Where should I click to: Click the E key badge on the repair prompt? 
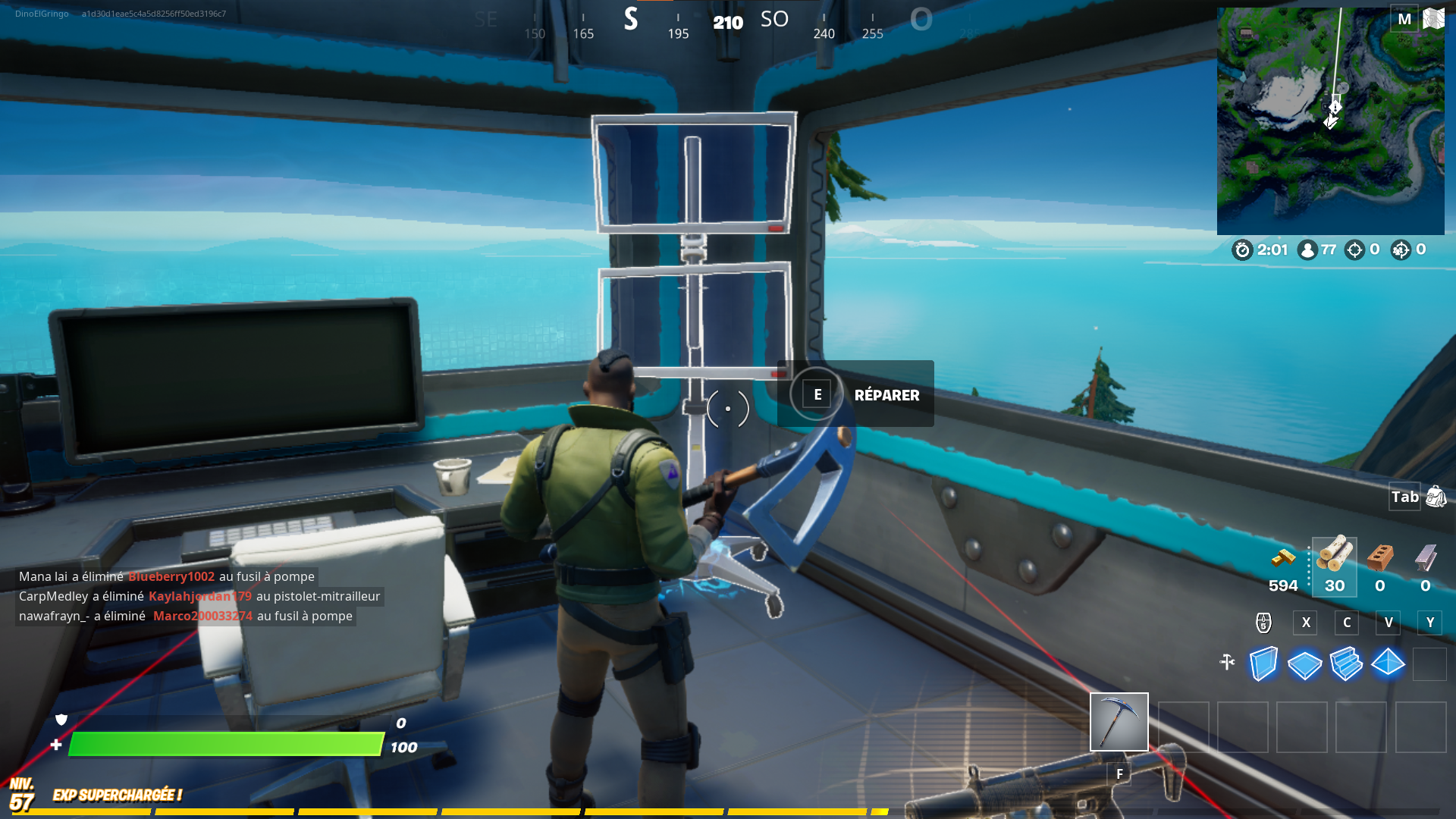(x=817, y=394)
